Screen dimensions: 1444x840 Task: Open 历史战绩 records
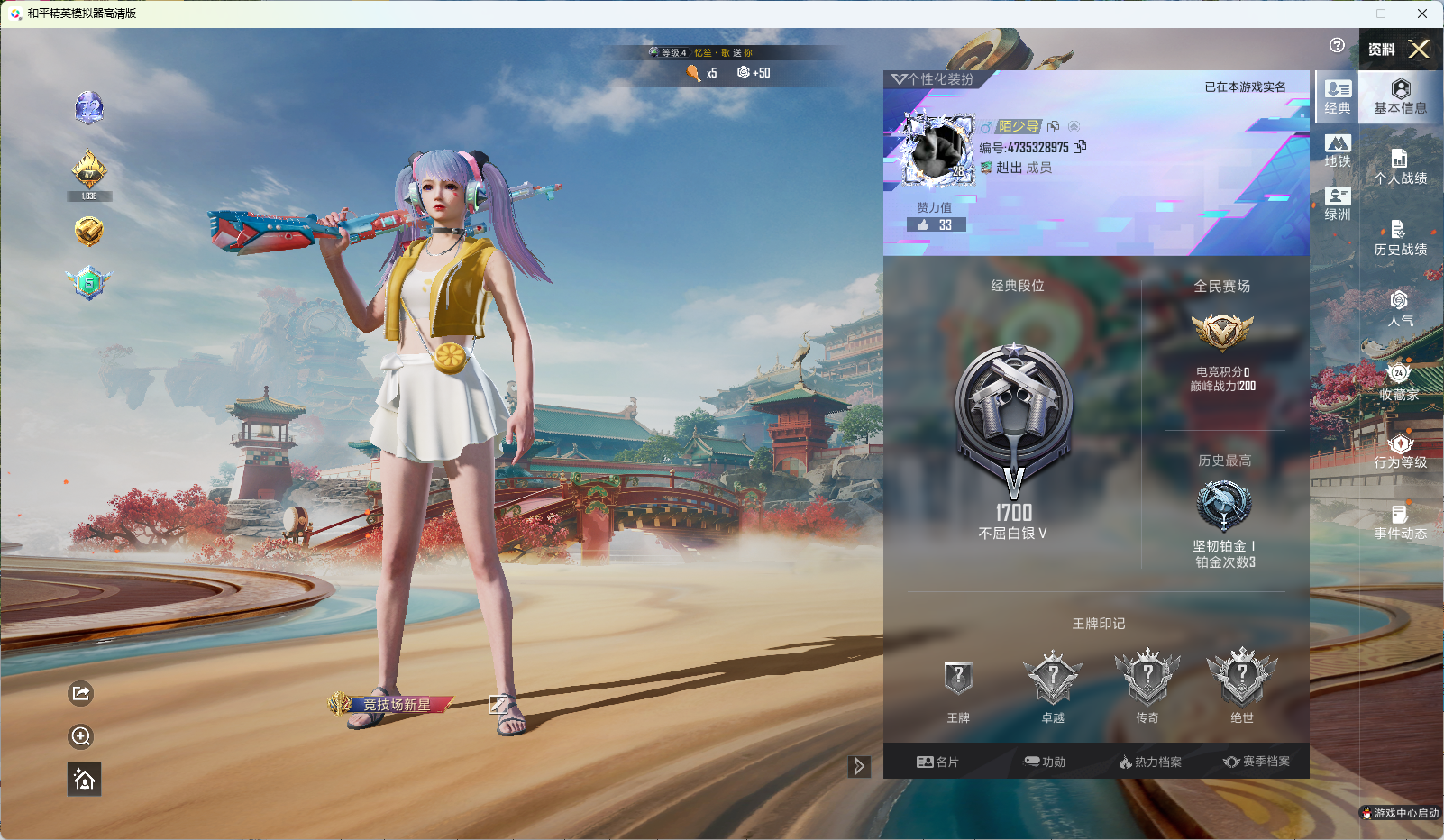click(1400, 239)
